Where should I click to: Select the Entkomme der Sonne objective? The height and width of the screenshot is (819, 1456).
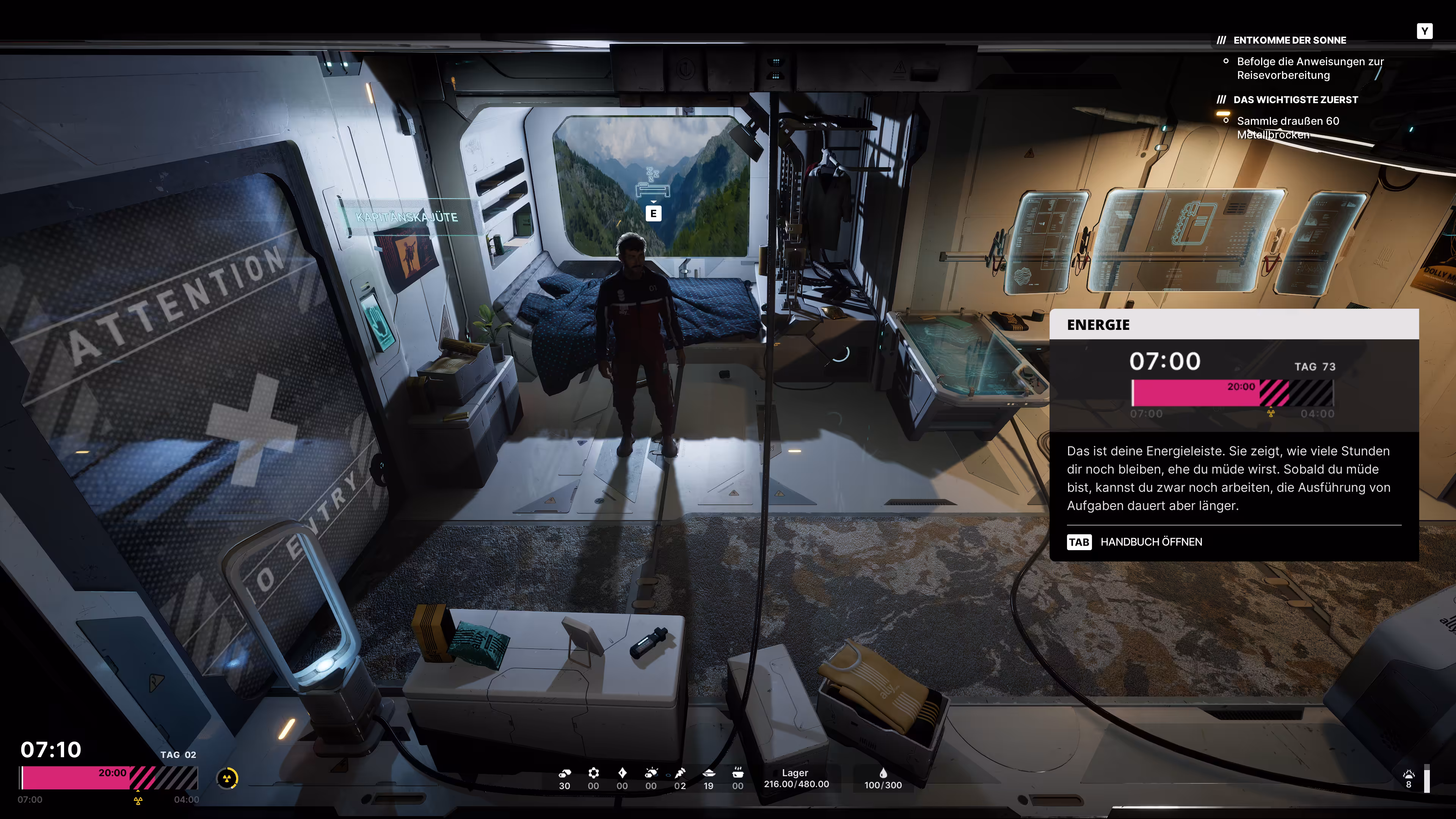tap(1289, 40)
